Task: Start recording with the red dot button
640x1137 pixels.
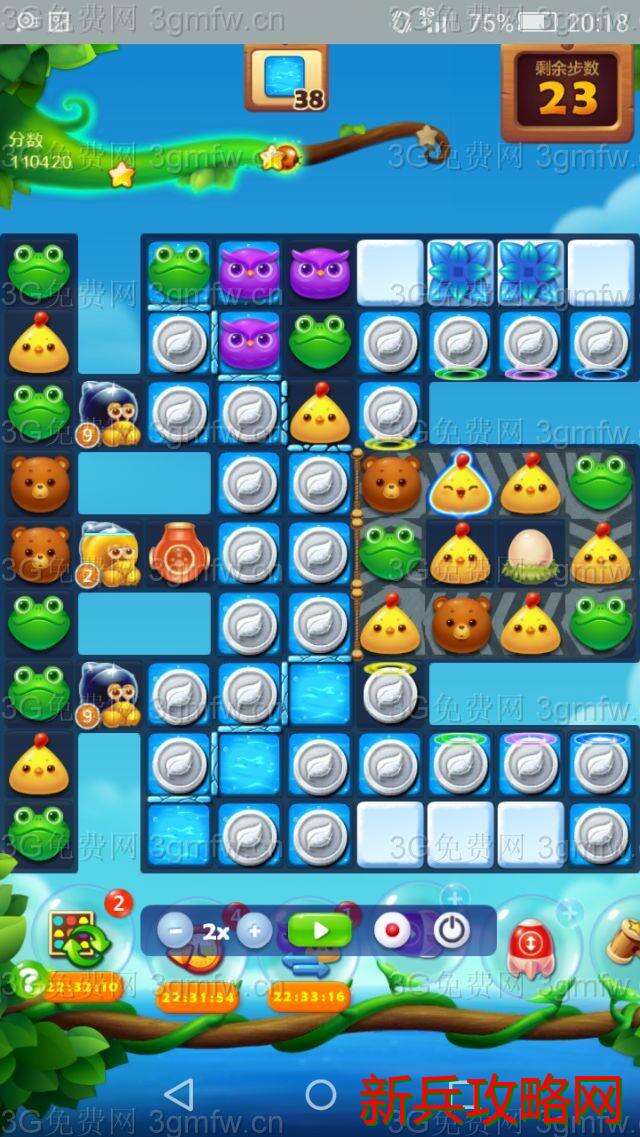Action: pyautogui.click(x=392, y=931)
